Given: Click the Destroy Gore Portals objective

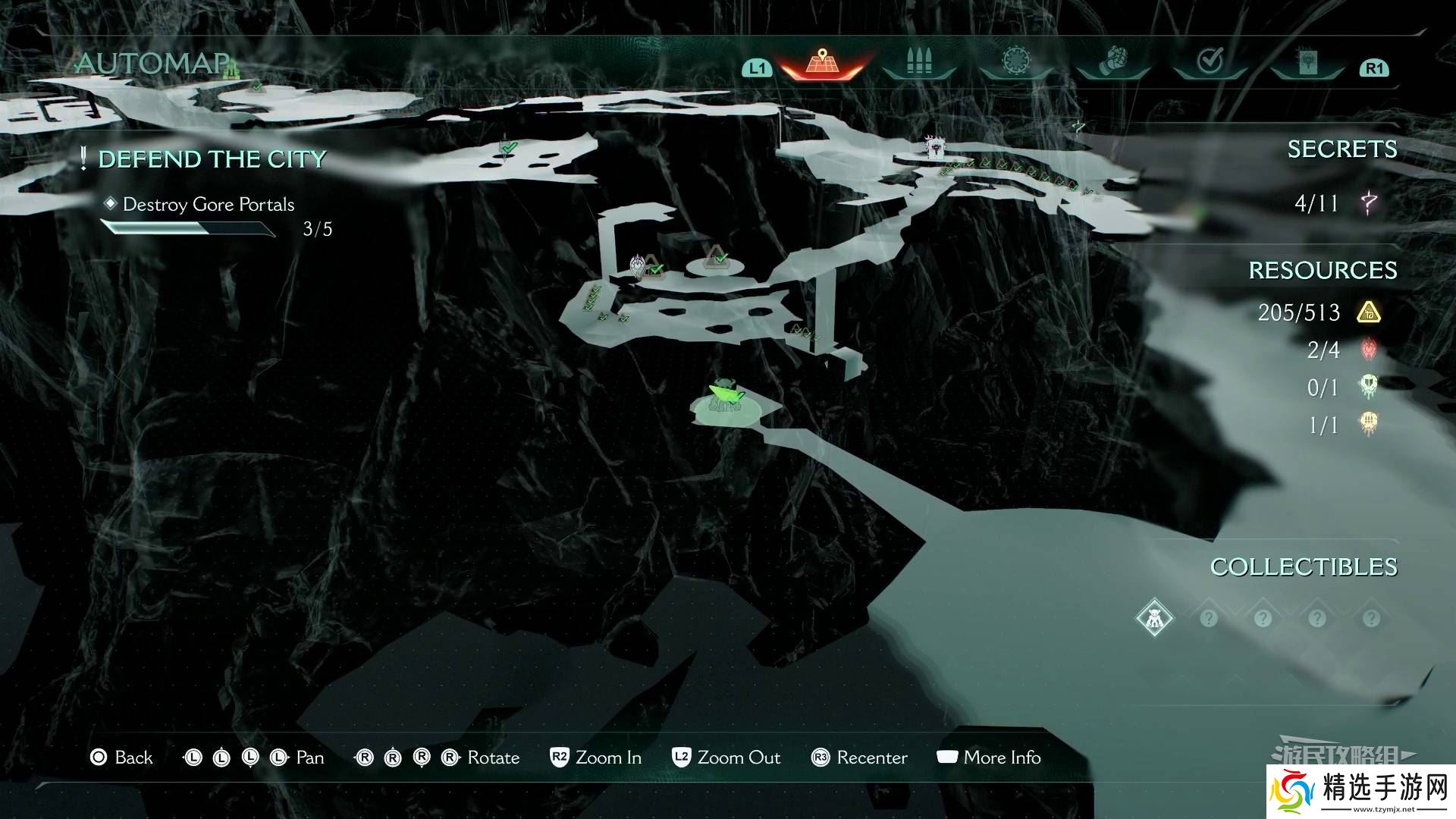Looking at the screenshot, I should click(208, 205).
